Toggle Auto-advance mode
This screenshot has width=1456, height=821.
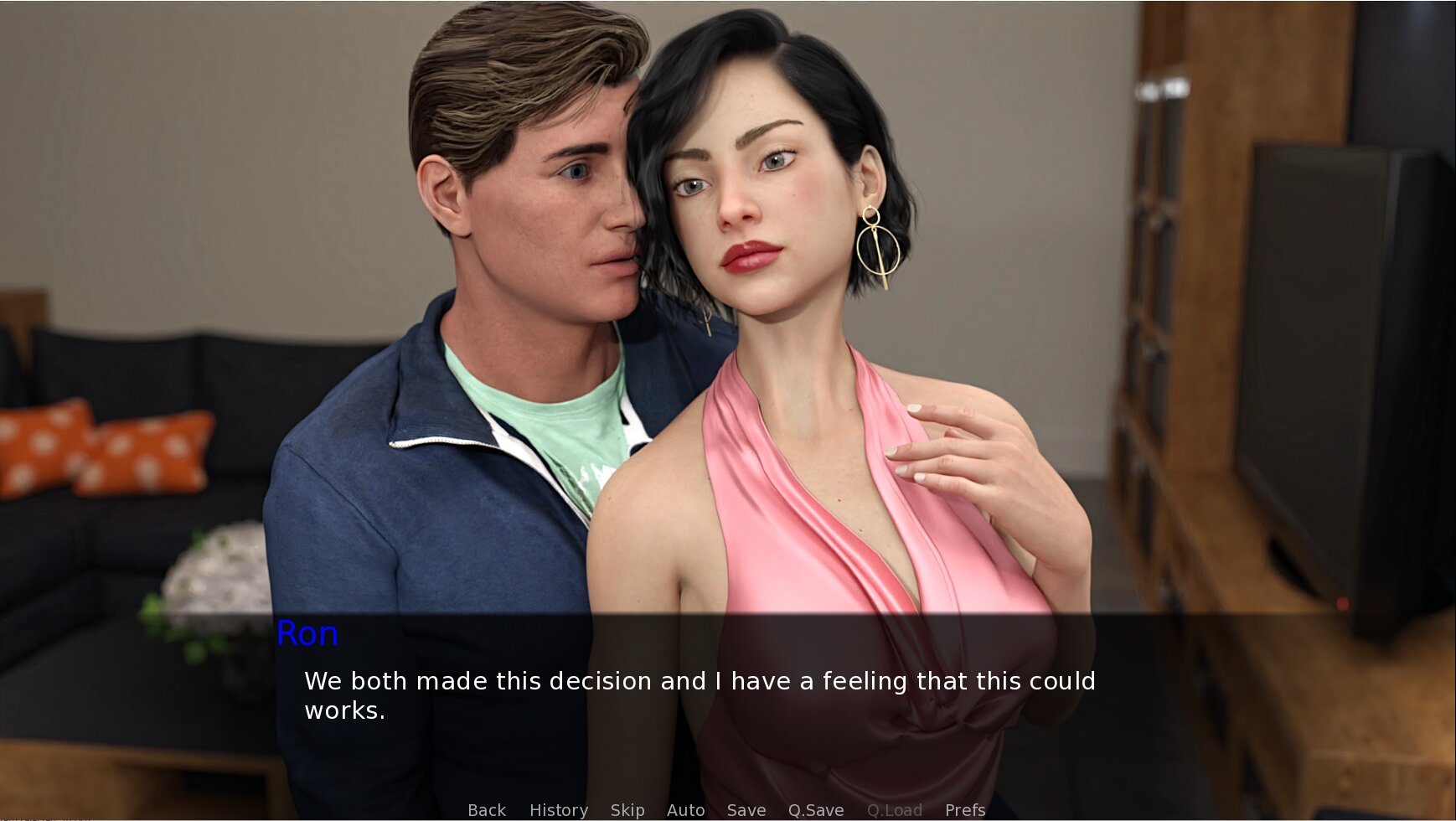(685, 810)
